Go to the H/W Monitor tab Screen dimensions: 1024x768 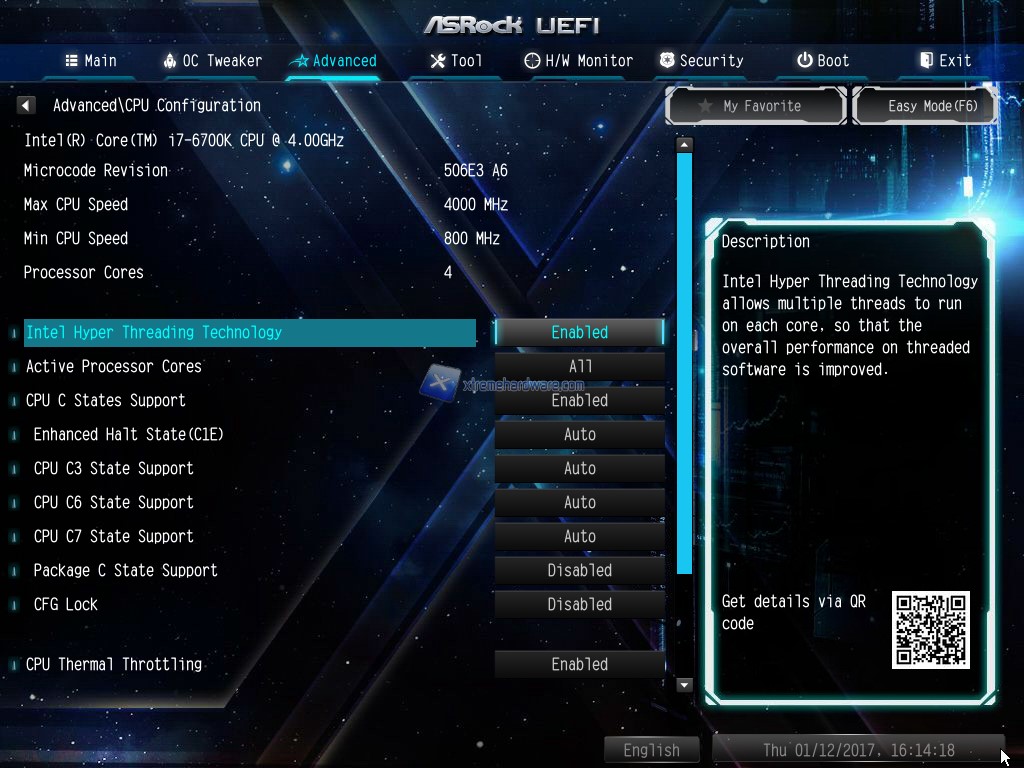579,61
